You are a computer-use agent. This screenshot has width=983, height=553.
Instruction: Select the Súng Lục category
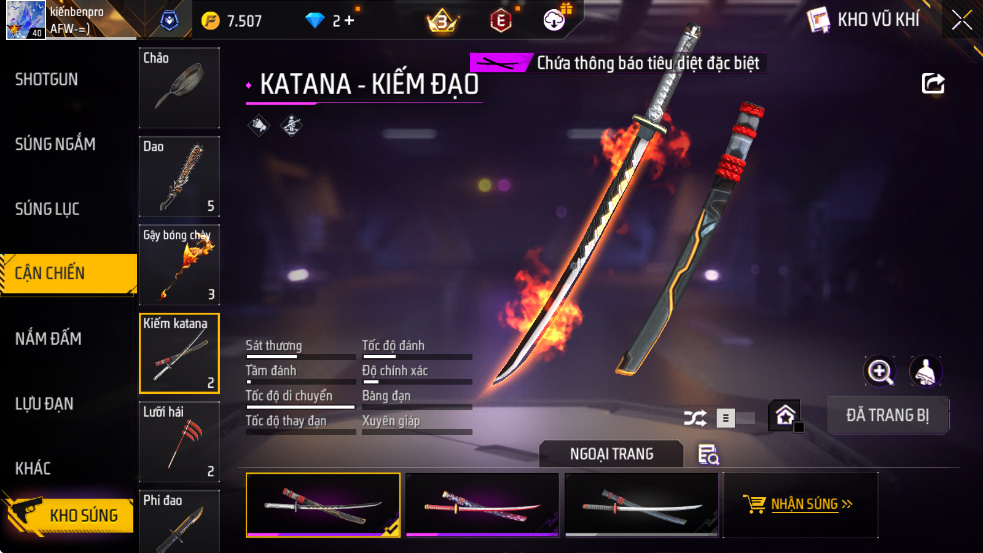(x=47, y=209)
